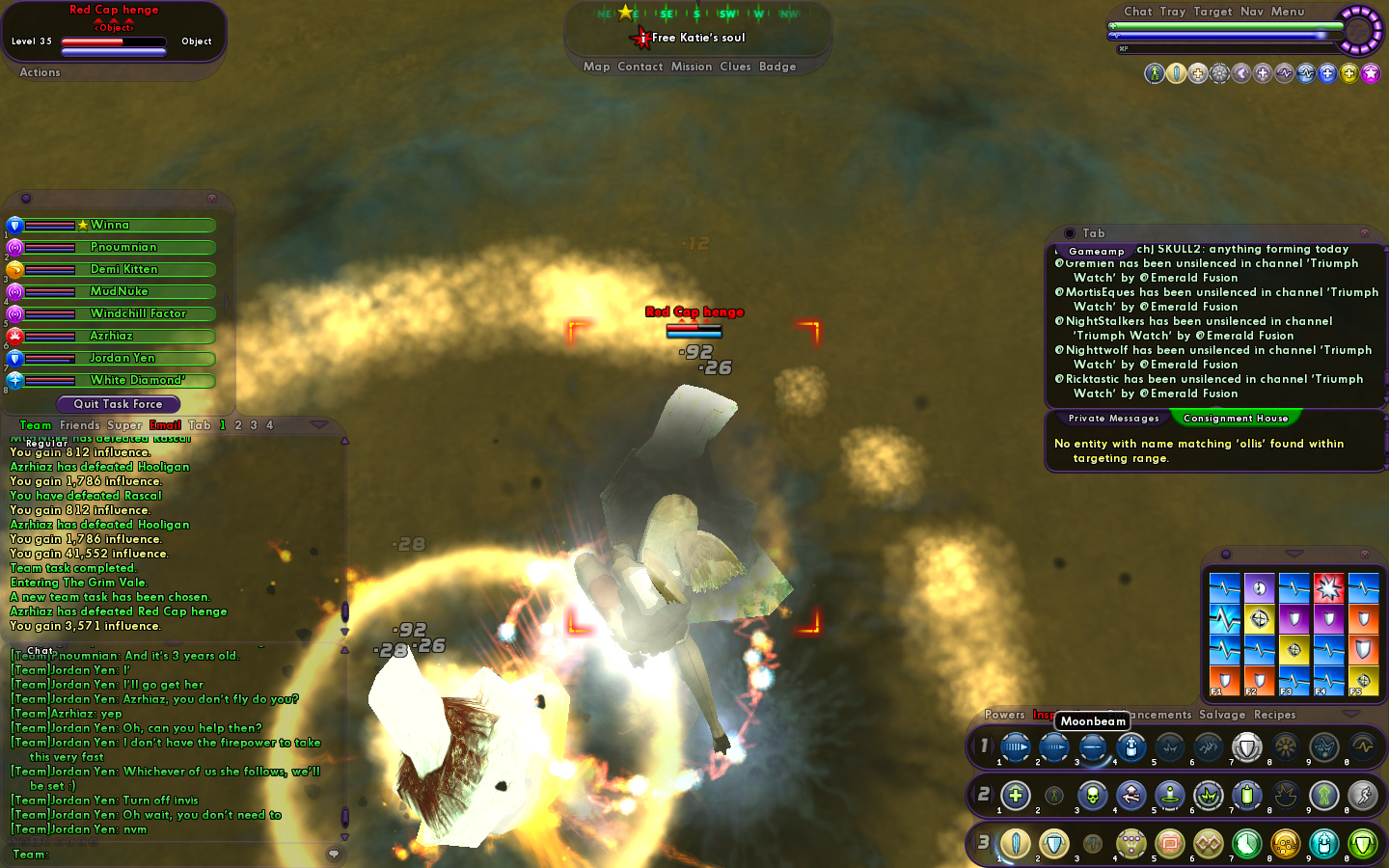Open the Map window

click(596, 67)
